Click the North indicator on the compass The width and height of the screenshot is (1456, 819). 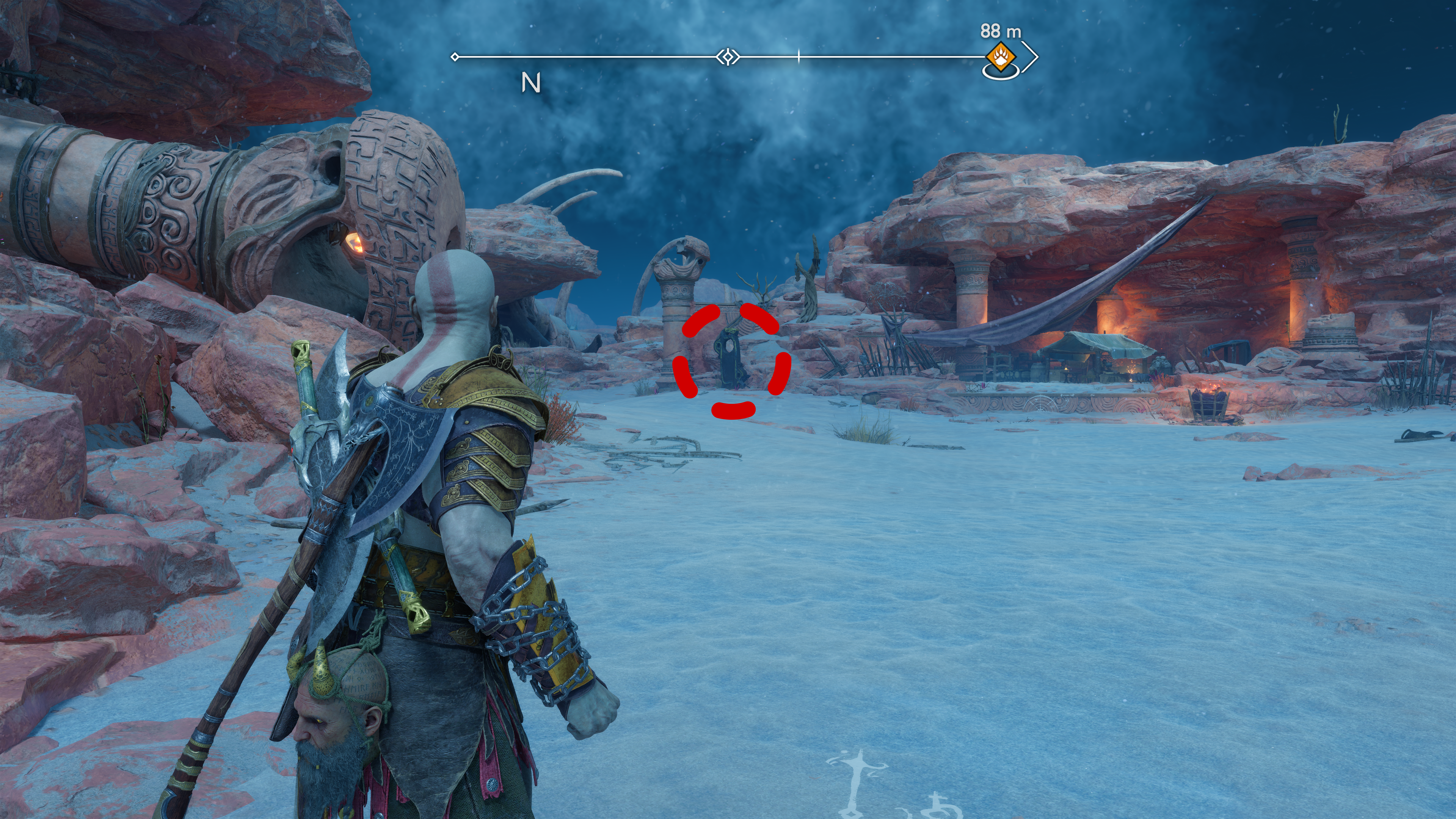point(530,83)
